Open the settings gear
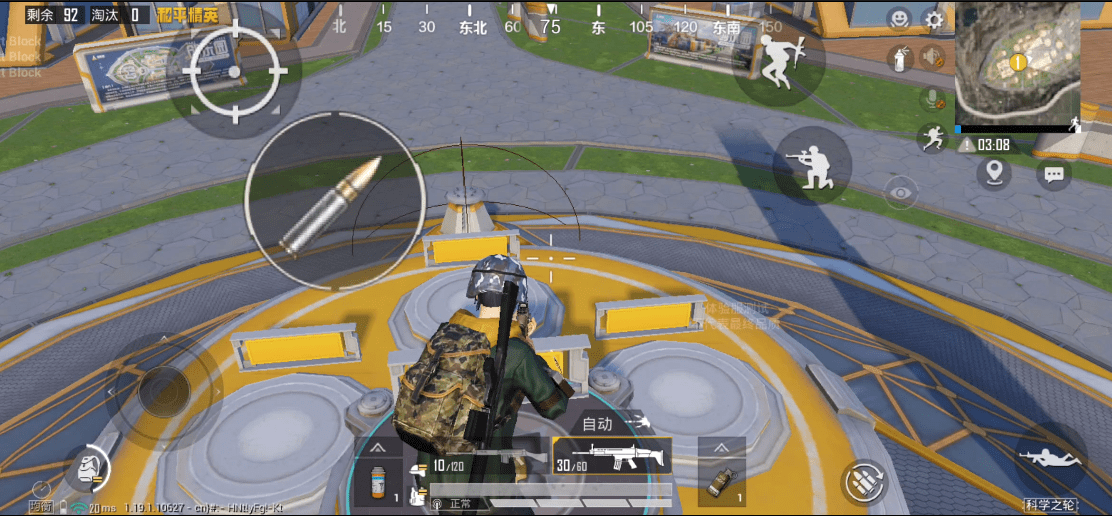 [934, 20]
